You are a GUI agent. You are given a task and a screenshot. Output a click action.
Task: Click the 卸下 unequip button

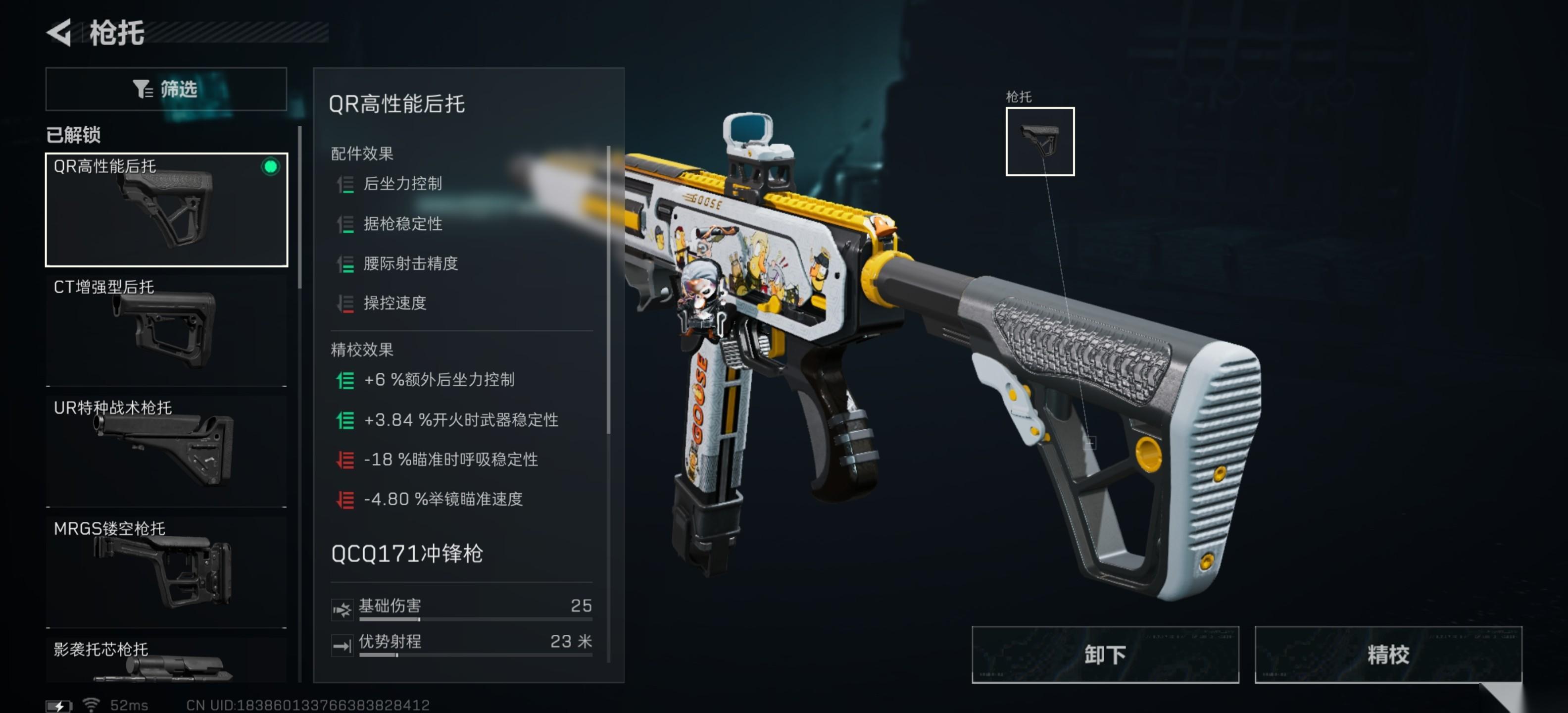[1104, 655]
